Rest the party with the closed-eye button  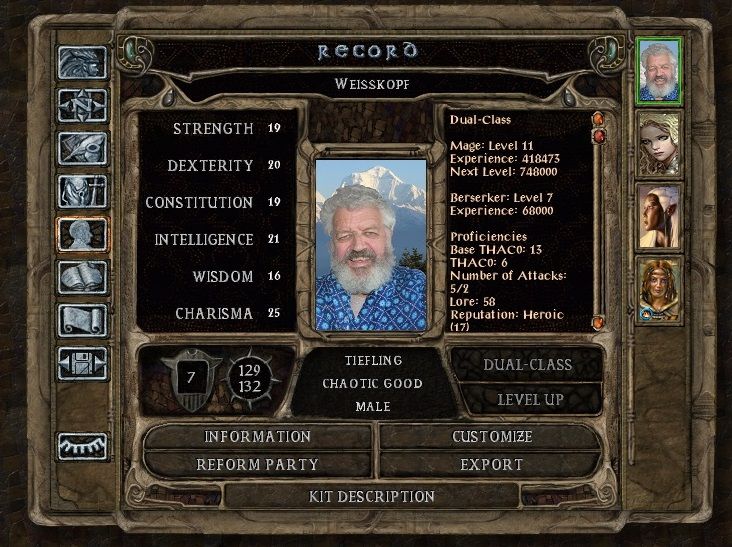click(x=82, y=445)
